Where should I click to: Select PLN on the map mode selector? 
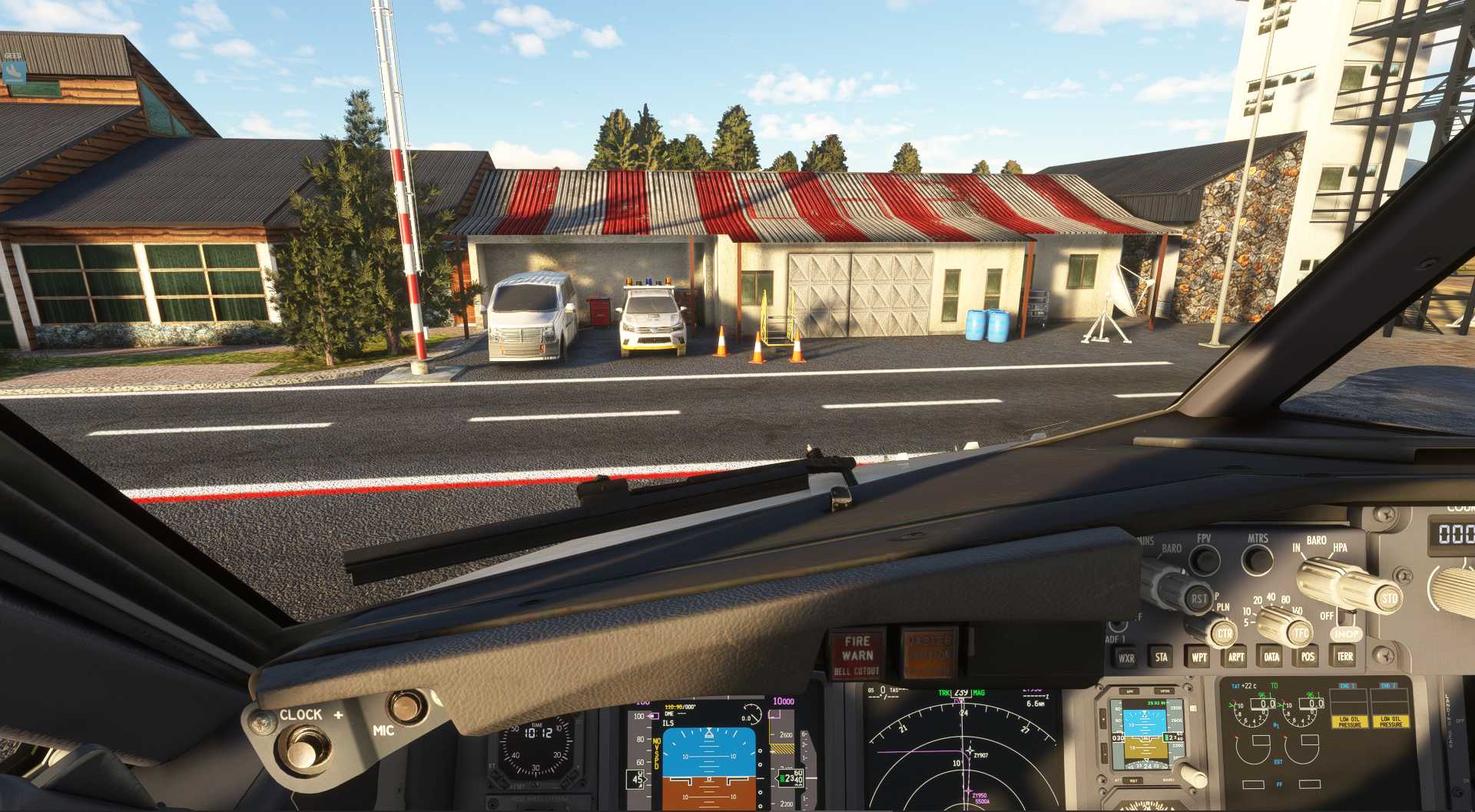pyautogui.click(x=1222, y=608)
